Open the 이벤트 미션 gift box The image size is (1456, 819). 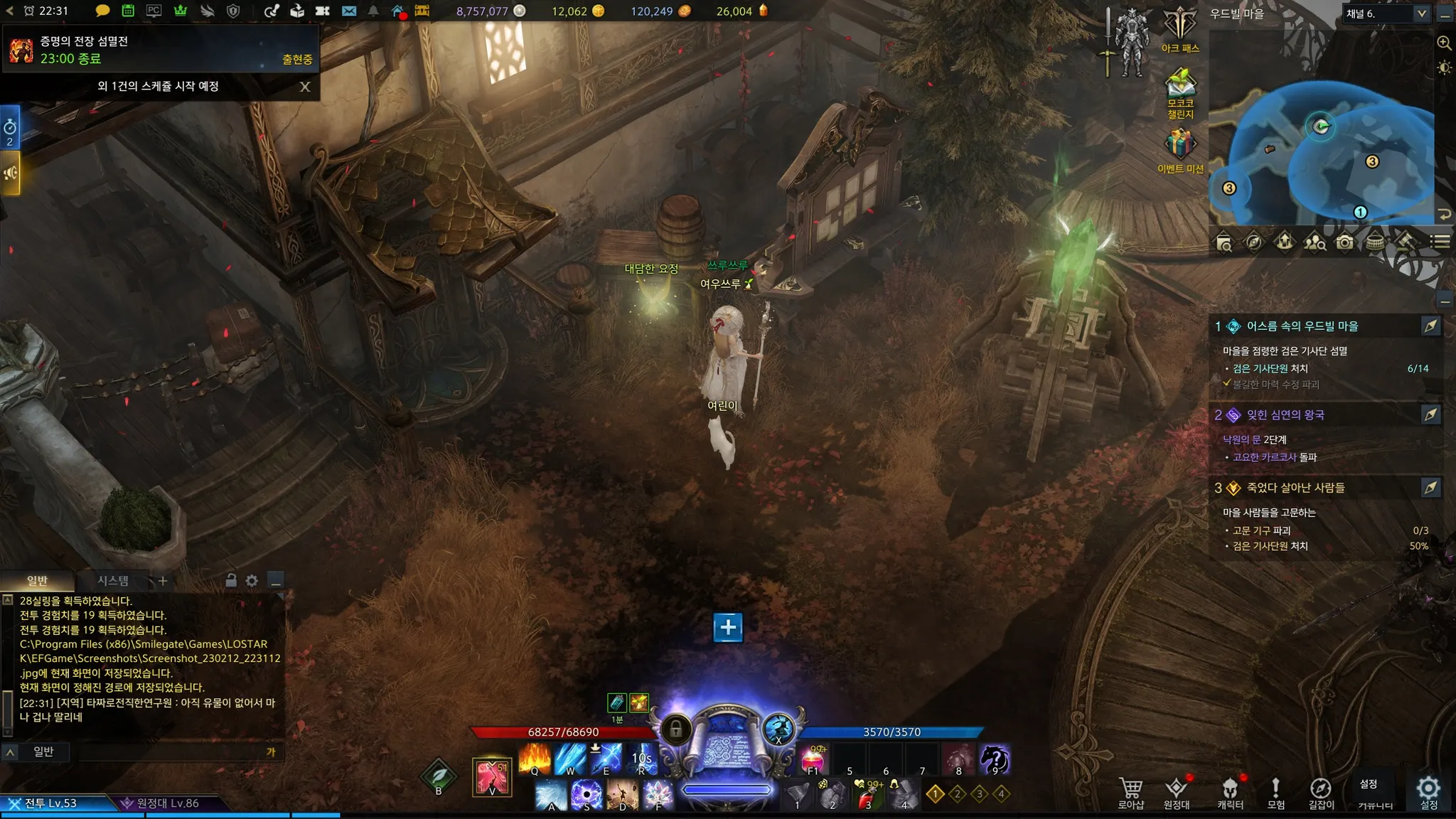tap(1180, 146)
